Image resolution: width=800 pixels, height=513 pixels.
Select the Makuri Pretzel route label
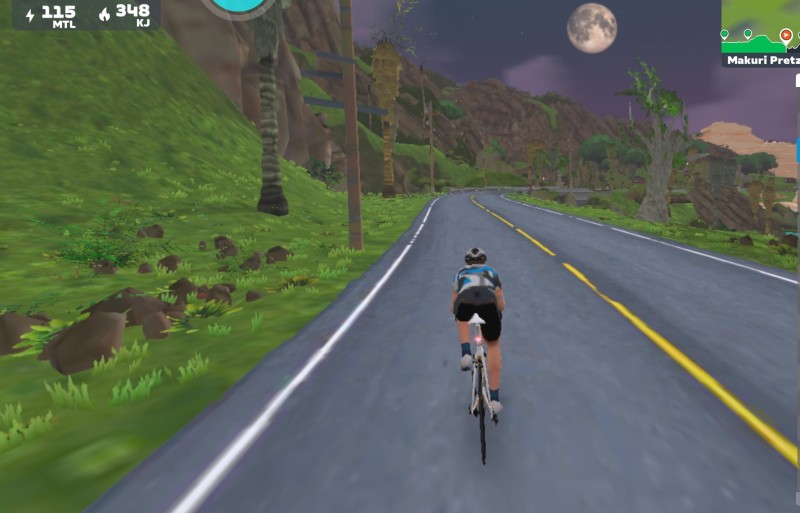click(x=762, y=60)
